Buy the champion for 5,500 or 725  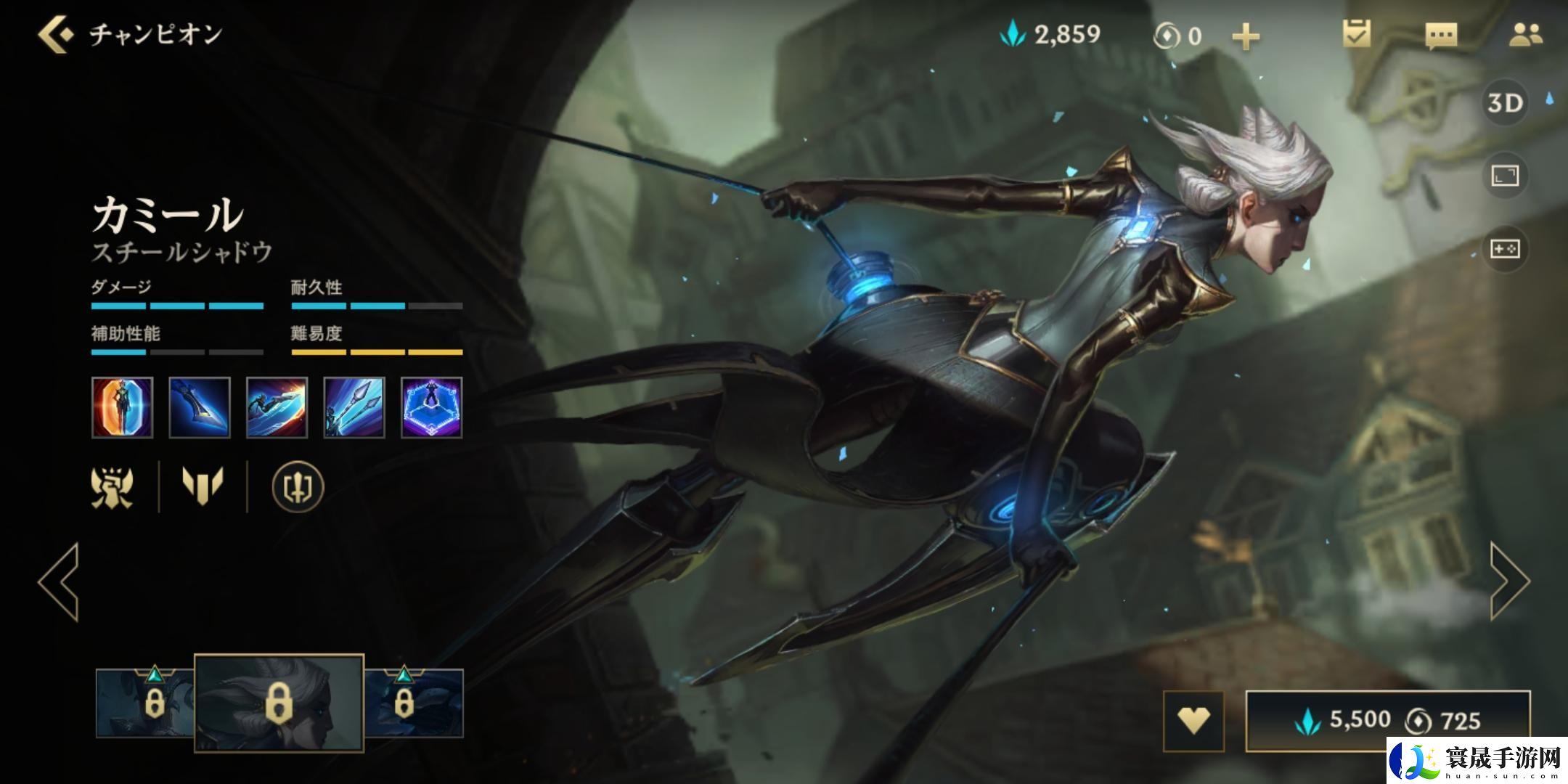[x=1387, y=720]
